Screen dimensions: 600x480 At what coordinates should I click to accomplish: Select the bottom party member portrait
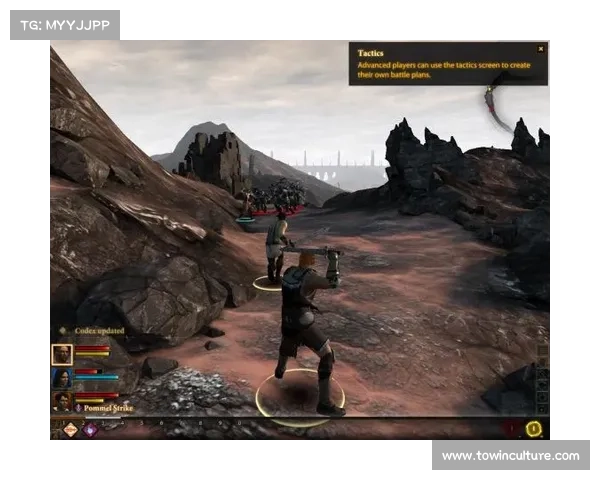[x=62, y=401]
